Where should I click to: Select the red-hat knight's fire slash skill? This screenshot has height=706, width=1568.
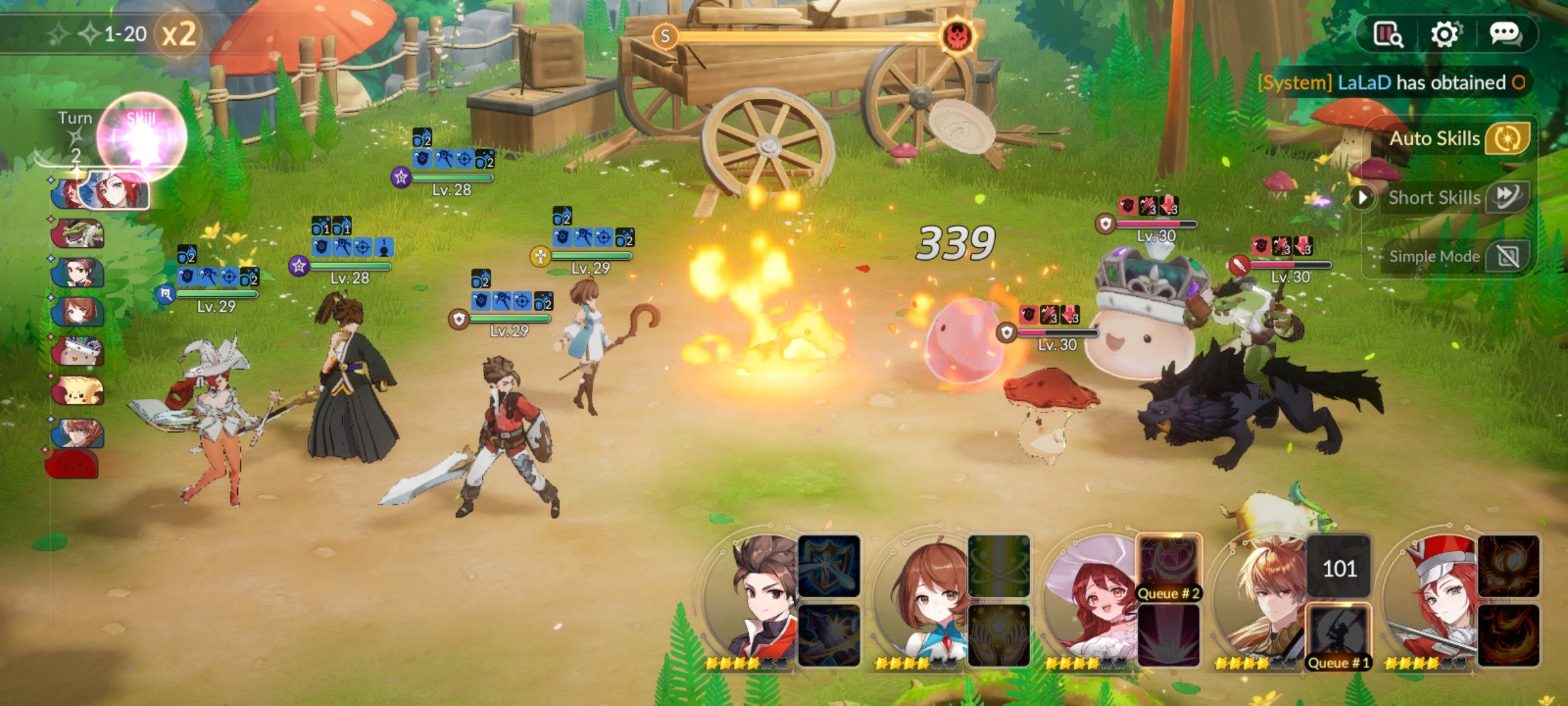pyautogui.click(x=1508, y=635)
